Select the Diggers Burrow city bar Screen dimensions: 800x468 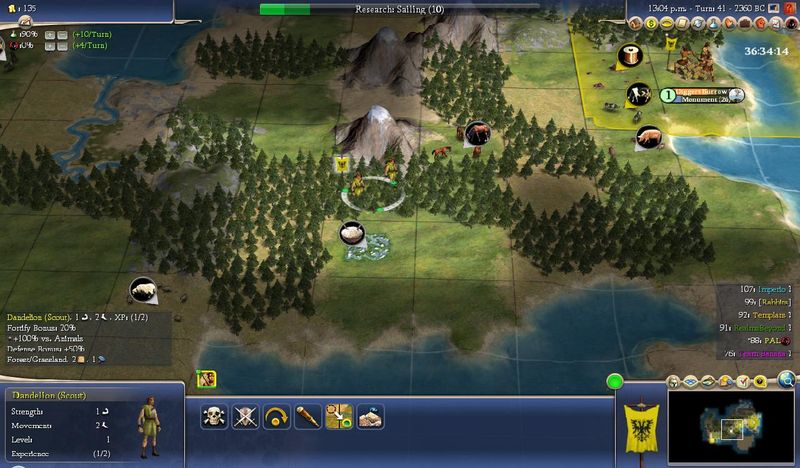click(x=702, y=95)
